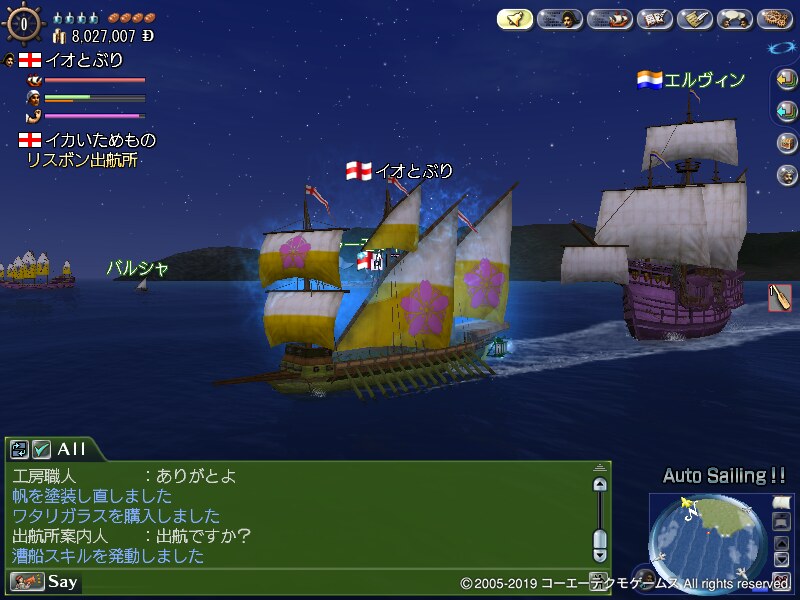
Task: Click the yellow arrow side button
Action: [786, 82]
